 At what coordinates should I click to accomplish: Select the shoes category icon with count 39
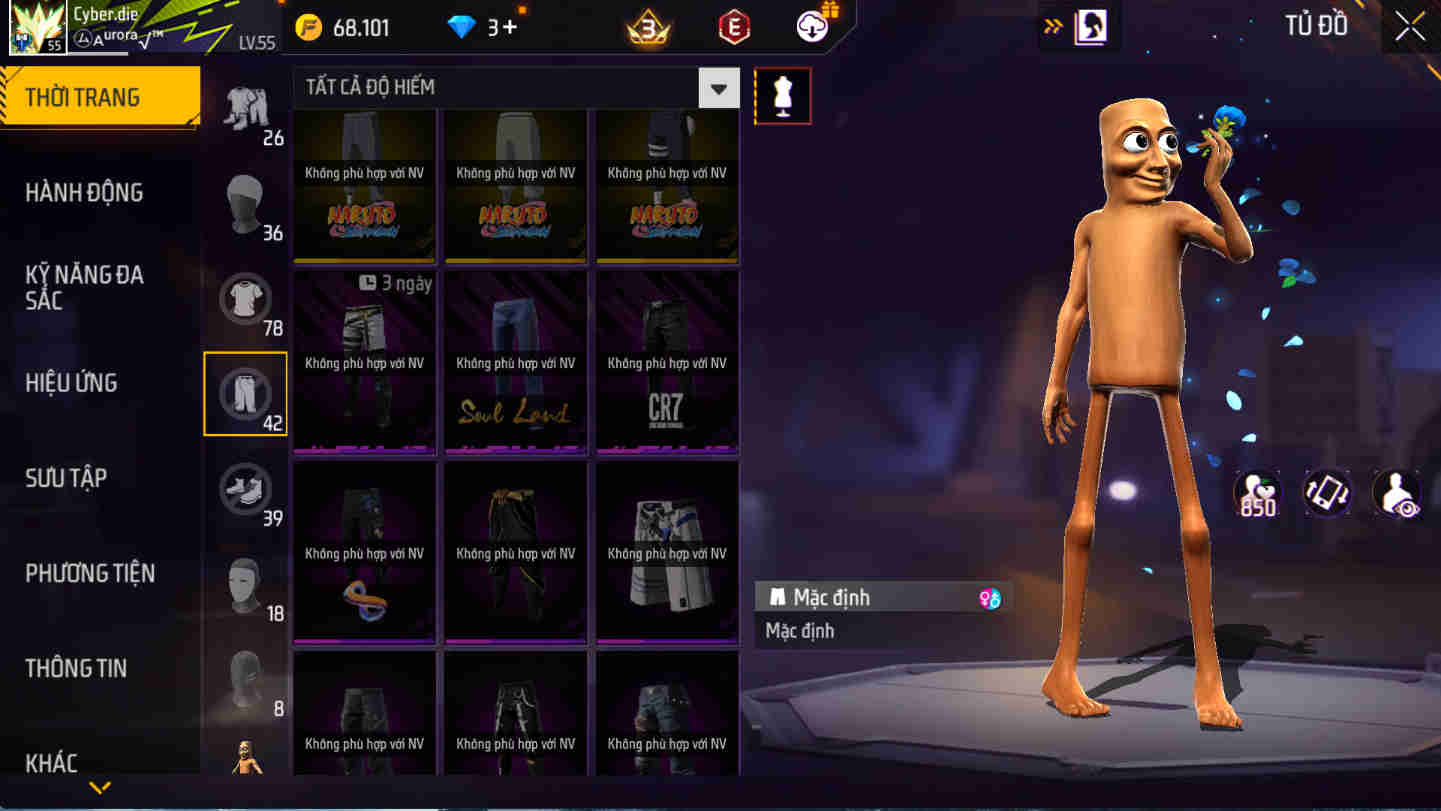pos(246,488)
